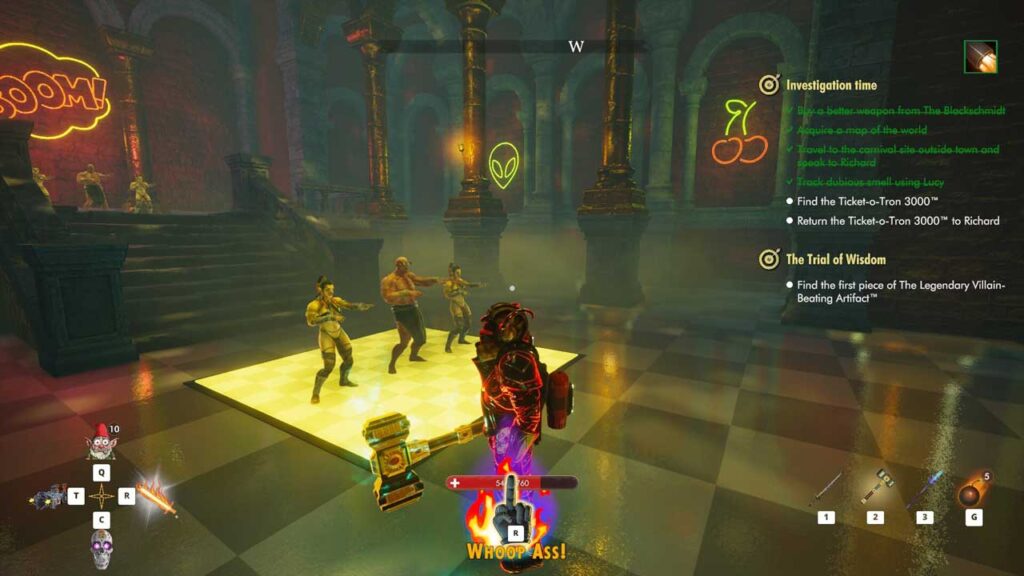Equip the thin sword in weapon slot 1
The width and height of the screenshot is (1024, 576).
pyautogui.click(x=827, y=488)
